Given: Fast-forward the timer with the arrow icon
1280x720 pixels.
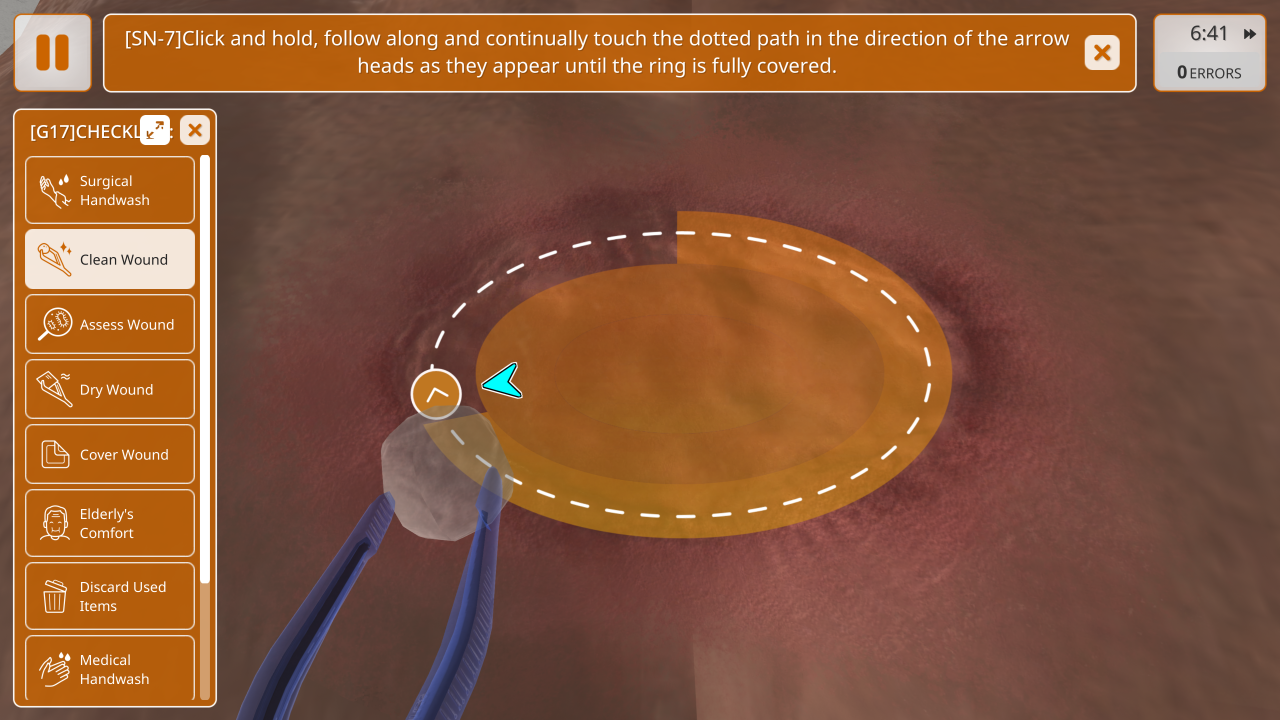Looking at the screenshot, I should pos(1250,34).
